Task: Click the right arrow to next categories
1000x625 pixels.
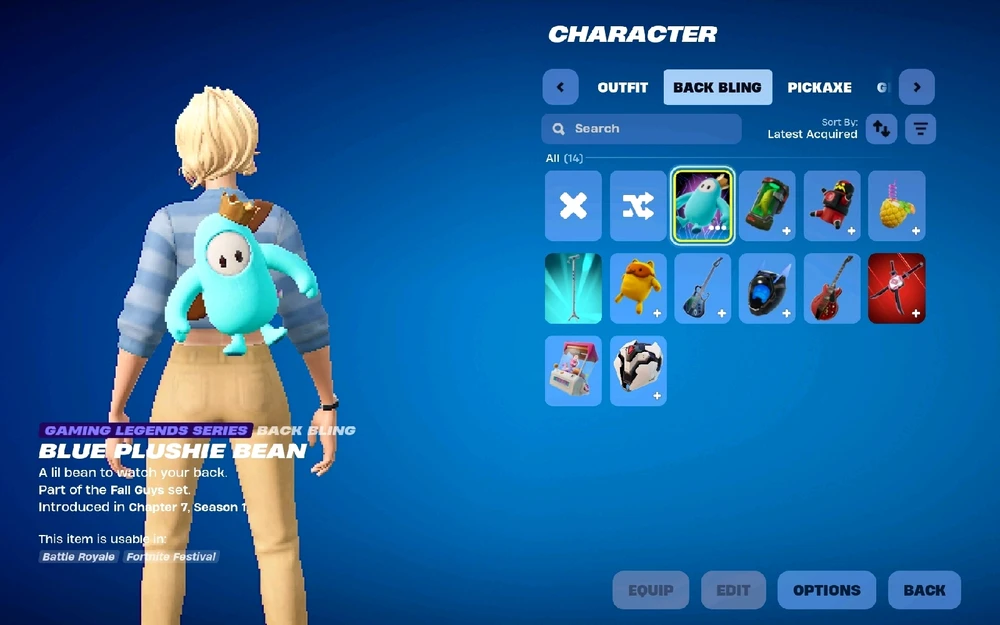Action: pyautogui.click(x=916, y=87)
